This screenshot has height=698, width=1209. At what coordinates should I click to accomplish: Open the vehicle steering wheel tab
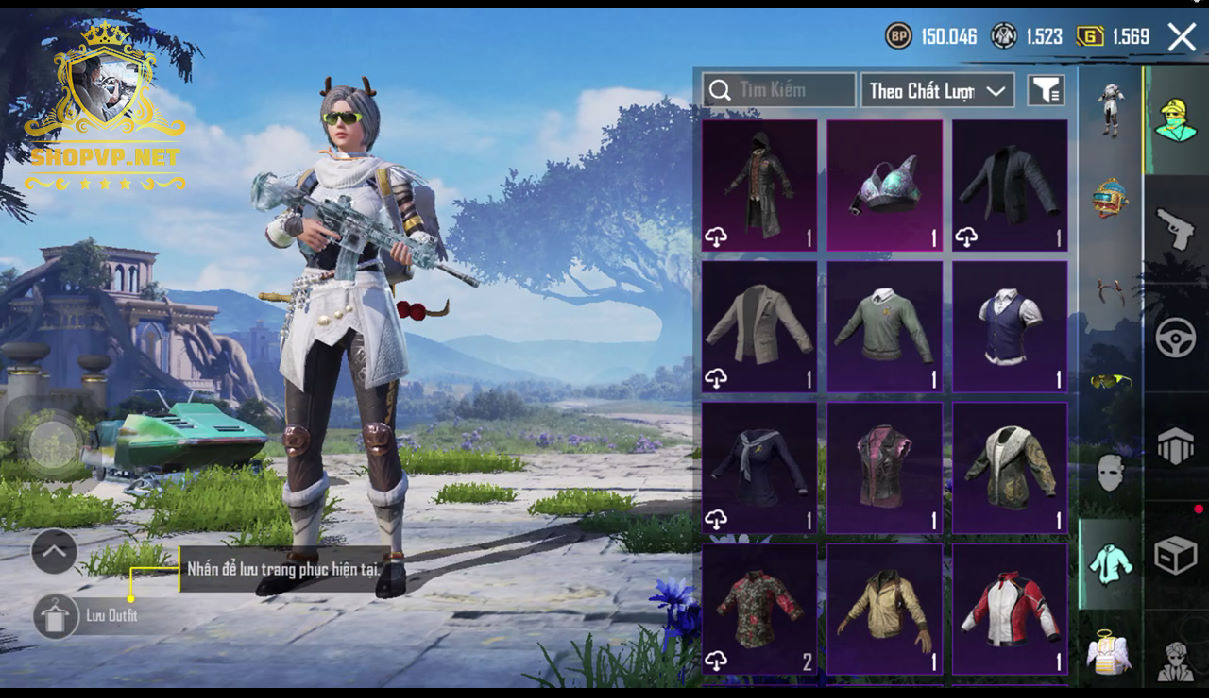(x=1176, y=338)
